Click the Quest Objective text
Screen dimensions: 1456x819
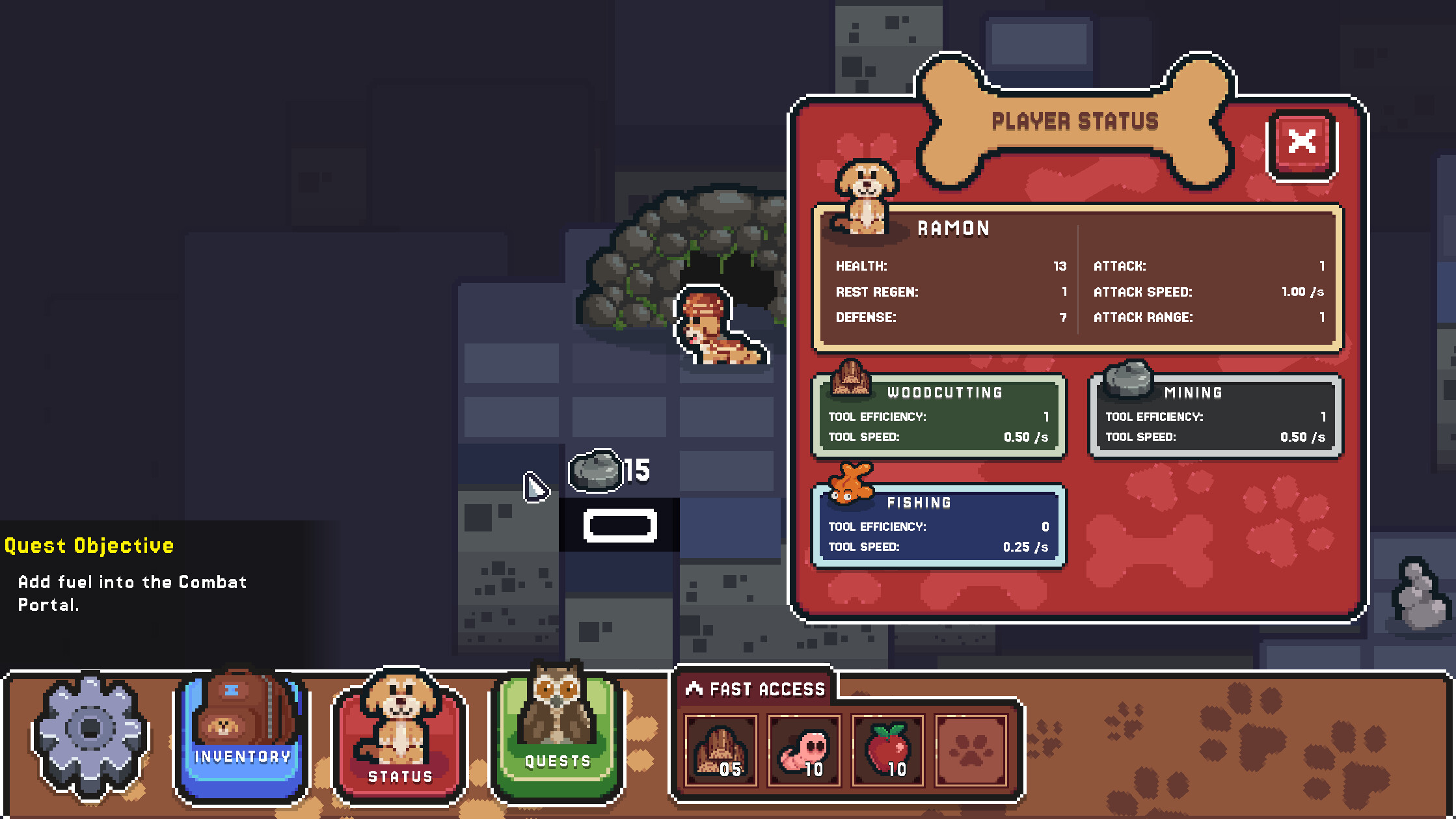[x=88, y=545]
